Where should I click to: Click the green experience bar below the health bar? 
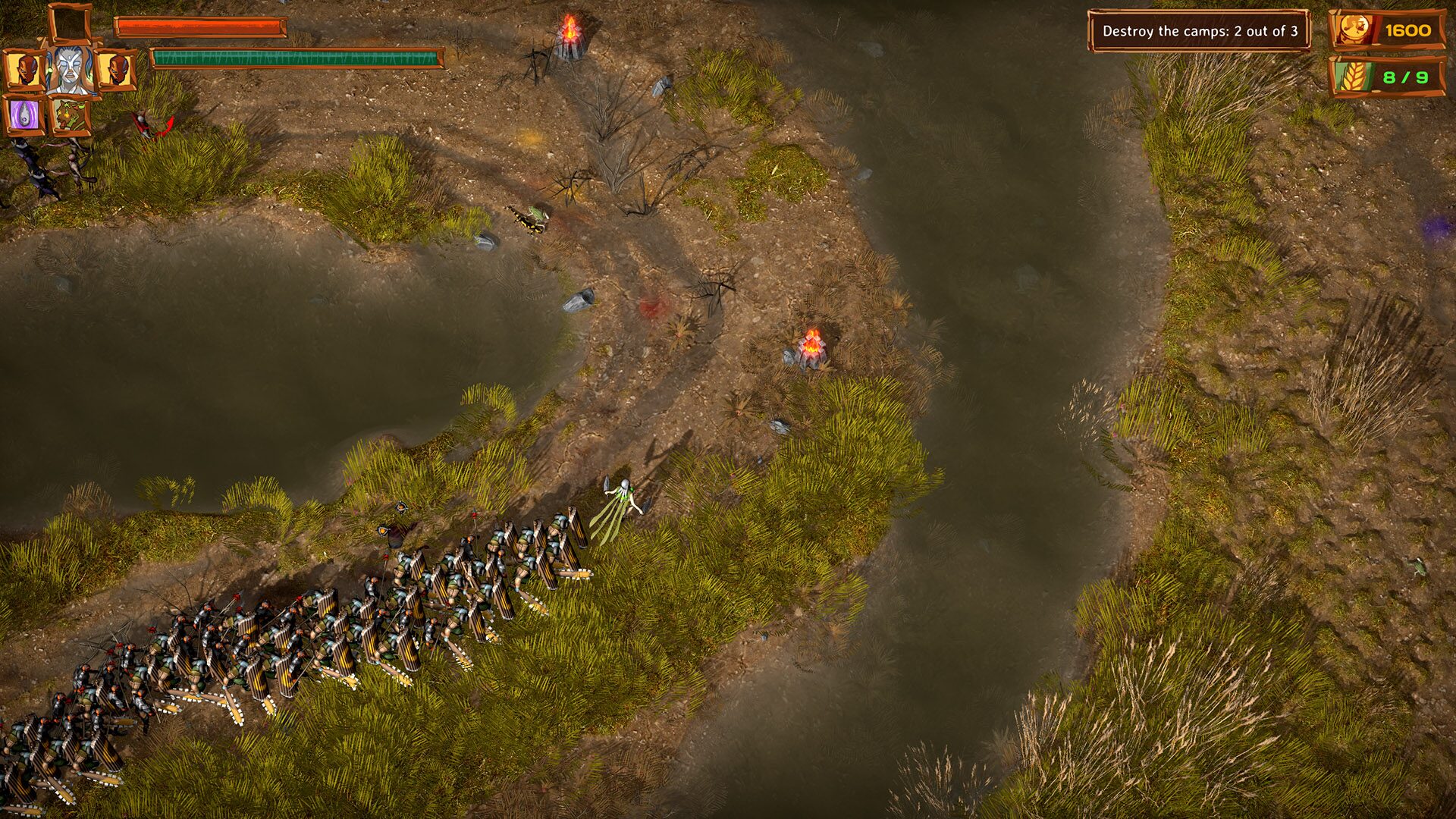tap(296, 56)
